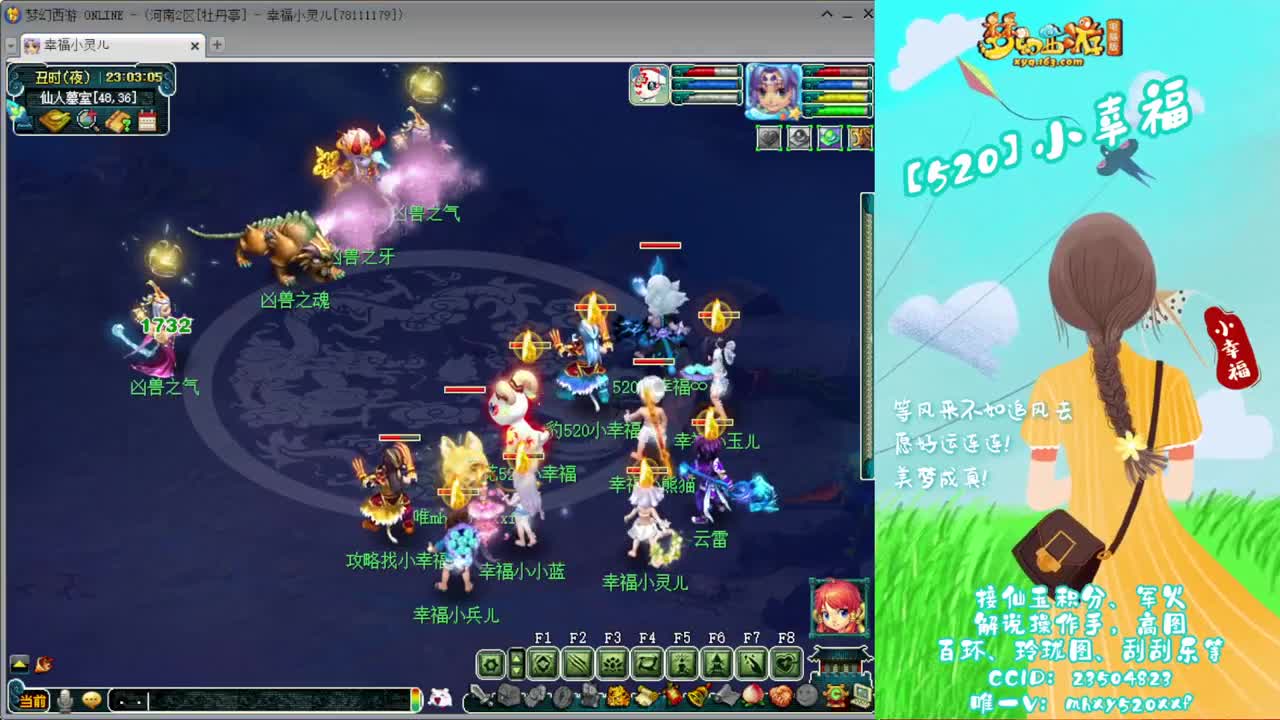Open the gear settings on the action bar
This screenshot has width=1280, height=720.
(x=491, y=663)
